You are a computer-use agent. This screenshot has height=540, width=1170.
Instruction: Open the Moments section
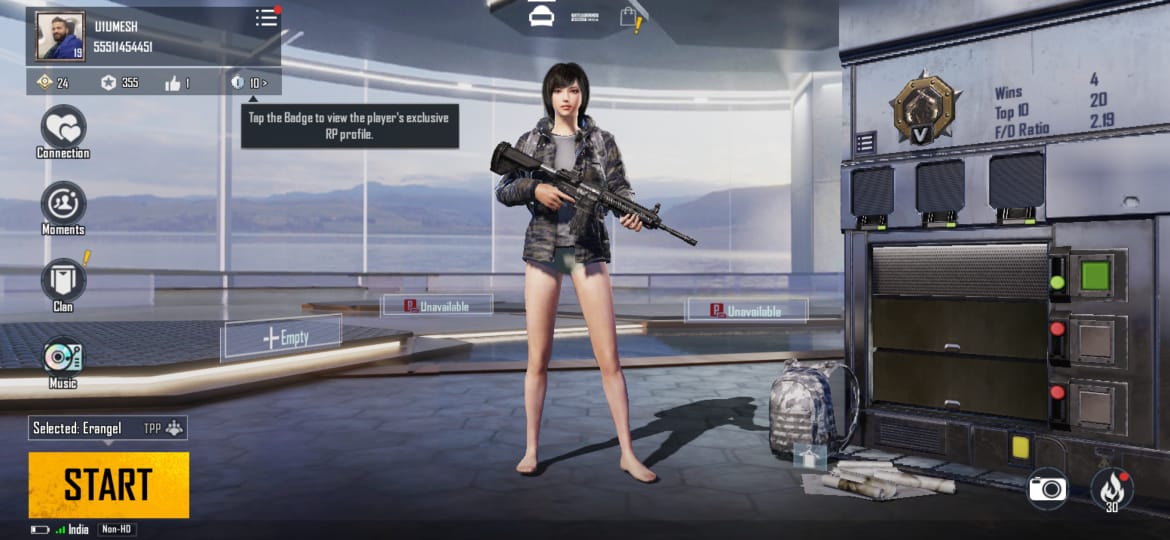63,204
